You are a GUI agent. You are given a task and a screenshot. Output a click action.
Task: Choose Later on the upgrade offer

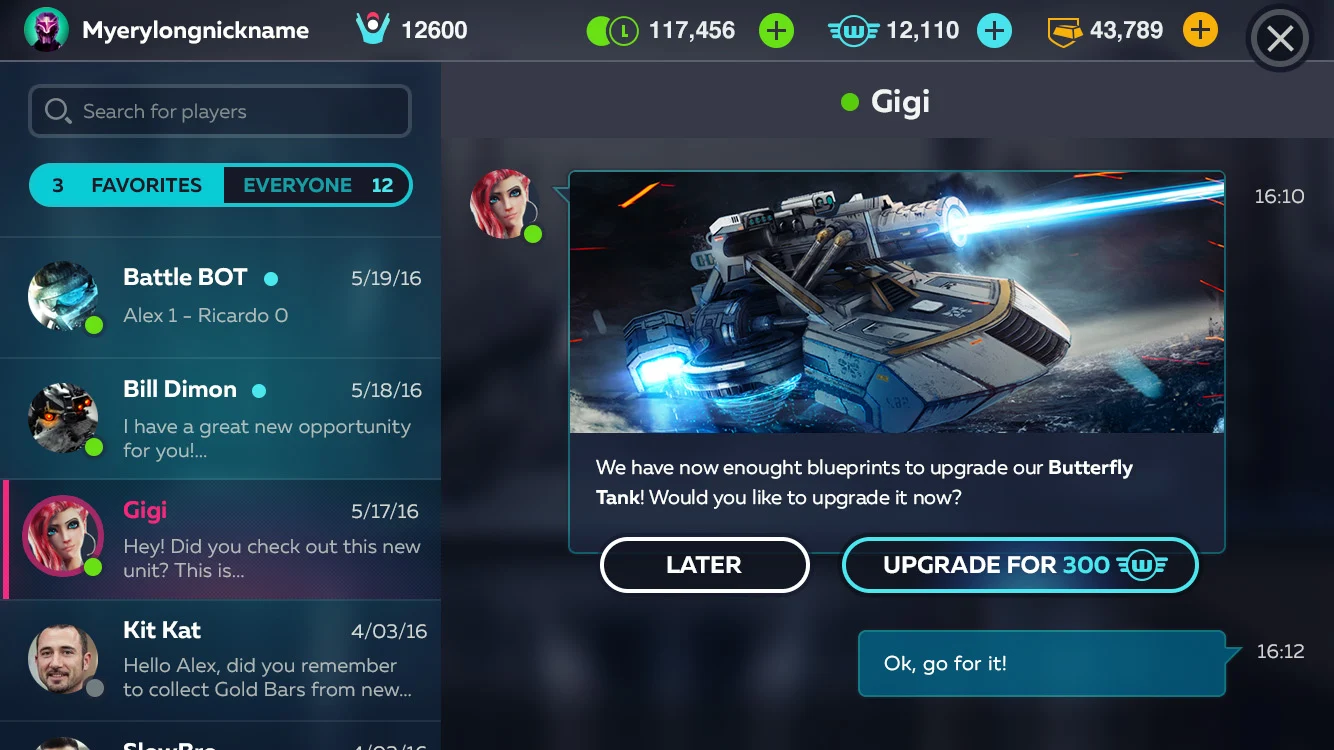(704, 565)
